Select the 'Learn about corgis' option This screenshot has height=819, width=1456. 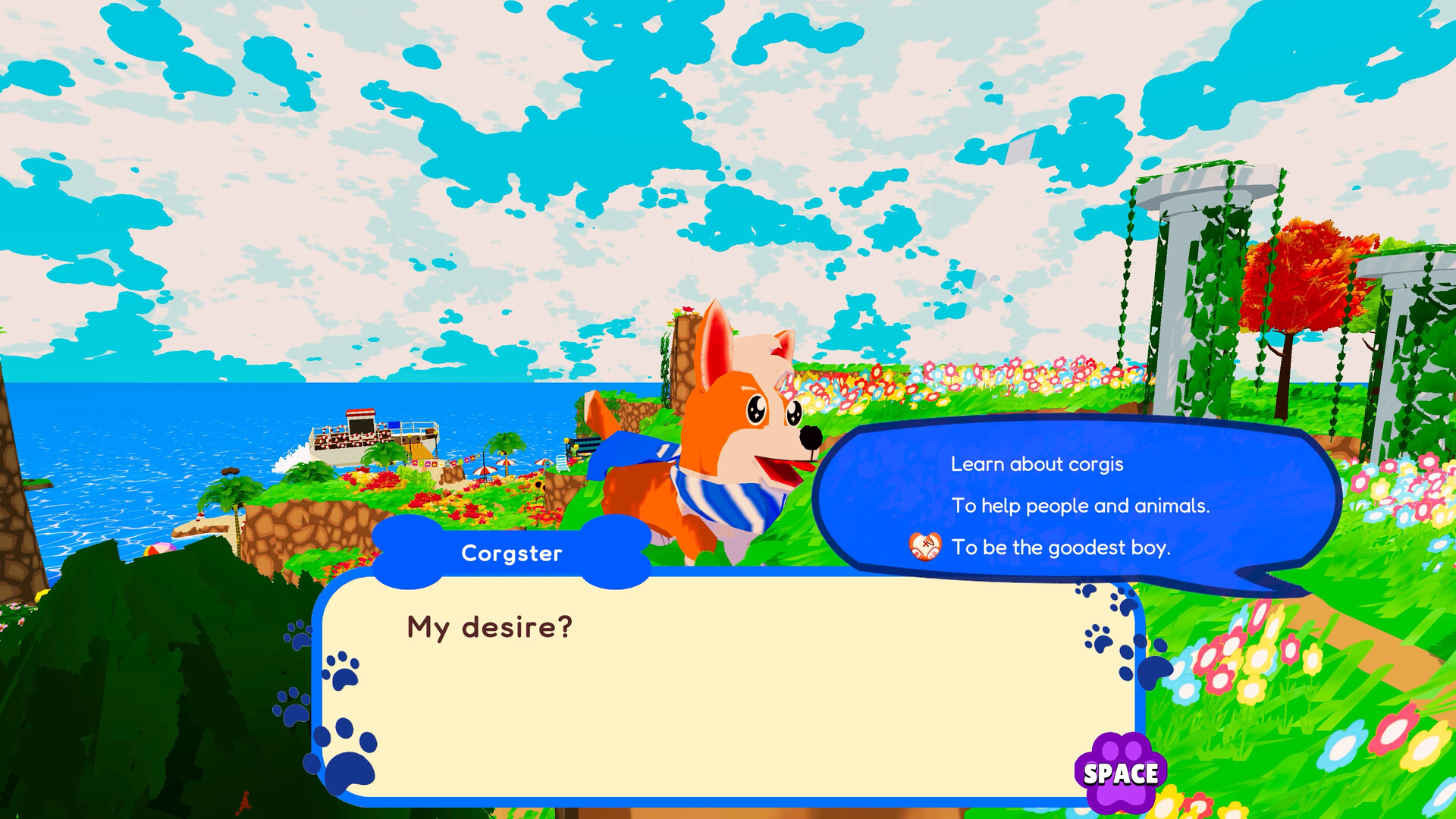(1037, 465)
